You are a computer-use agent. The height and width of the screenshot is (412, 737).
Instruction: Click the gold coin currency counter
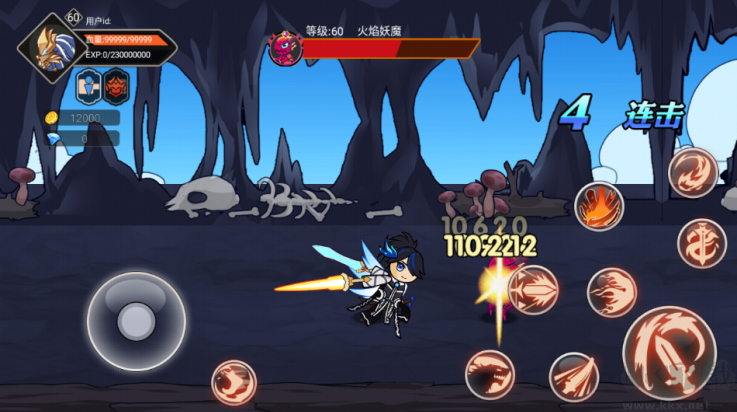click(x=82, y=118)
